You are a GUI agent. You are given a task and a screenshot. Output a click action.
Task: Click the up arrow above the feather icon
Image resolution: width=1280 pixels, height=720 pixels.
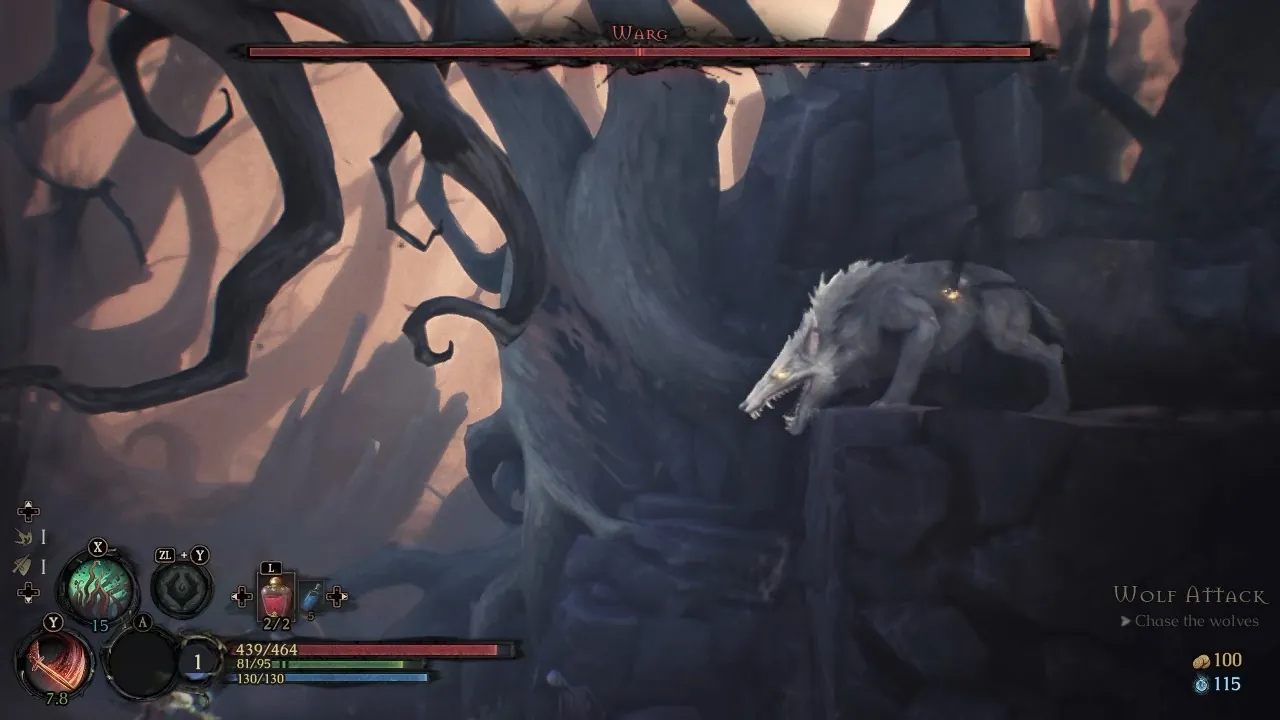click(x=28, y=512)
